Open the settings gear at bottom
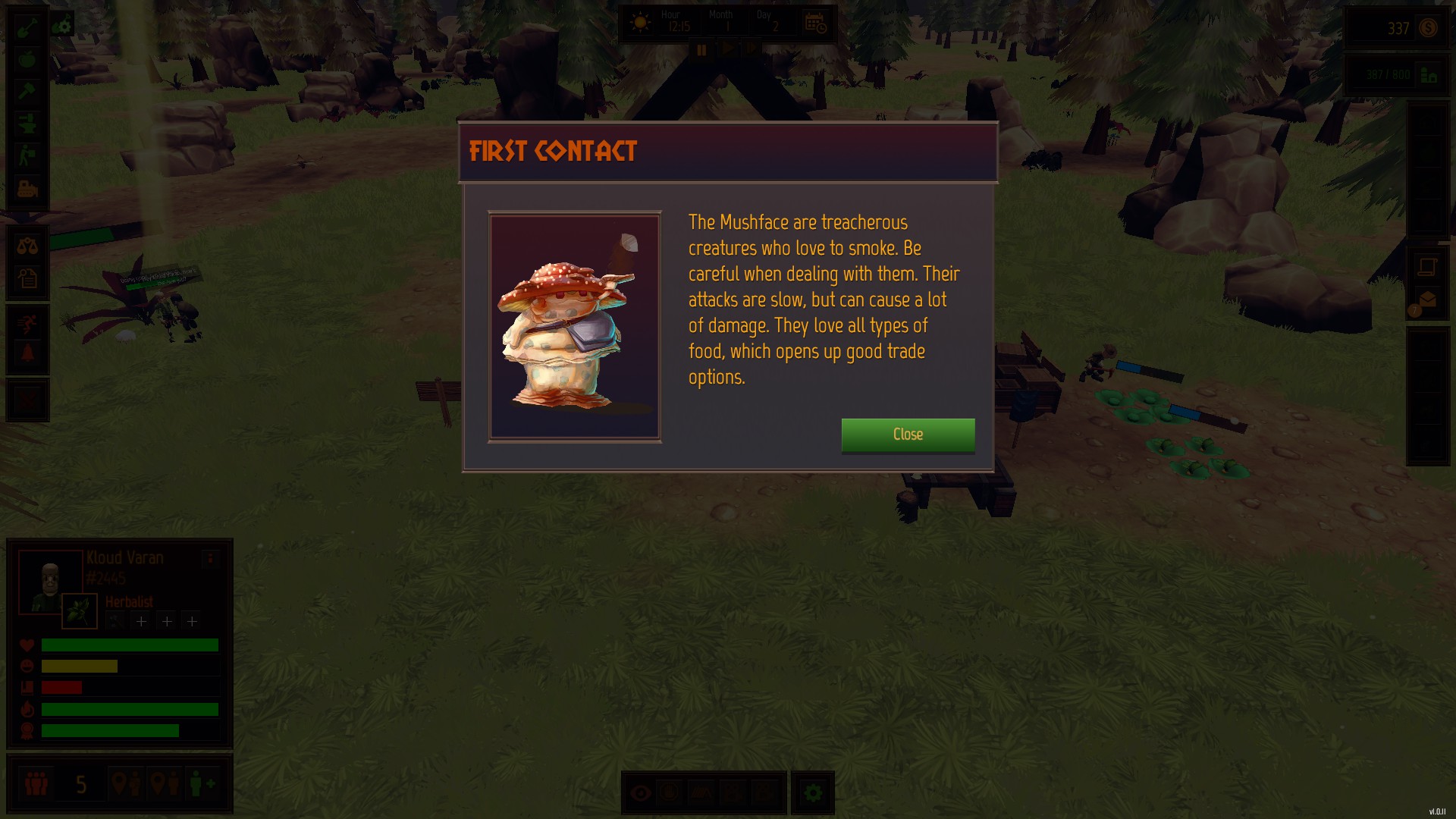 point(813,793)
